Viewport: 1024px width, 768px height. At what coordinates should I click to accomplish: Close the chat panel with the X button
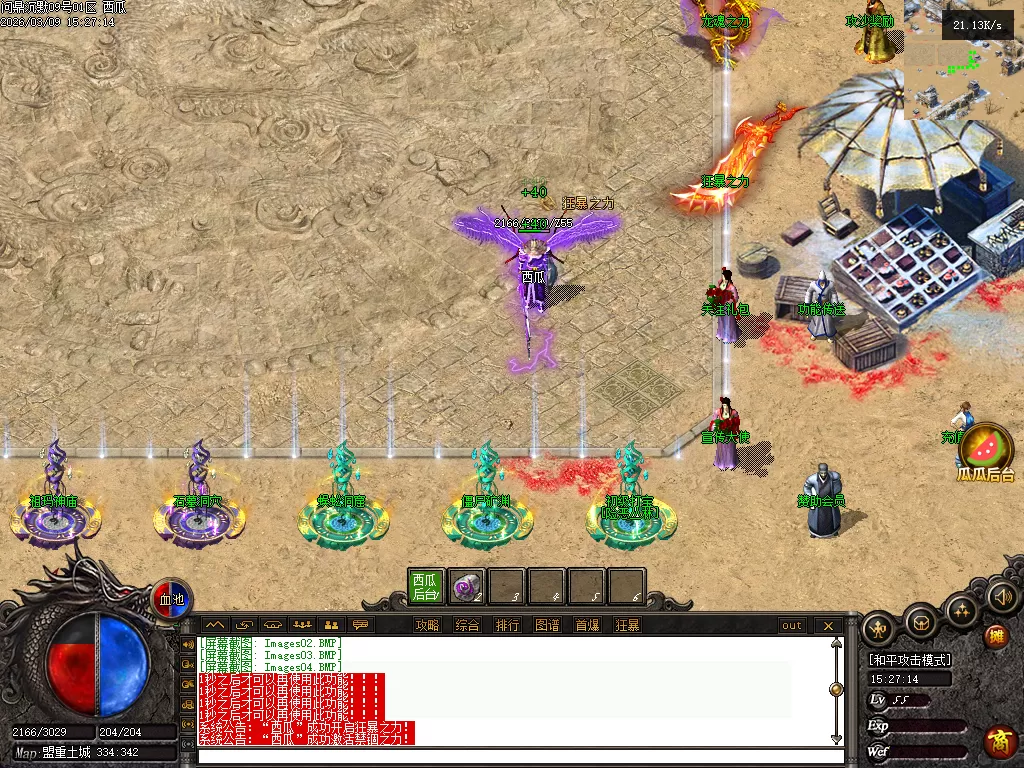pos(828,626)
